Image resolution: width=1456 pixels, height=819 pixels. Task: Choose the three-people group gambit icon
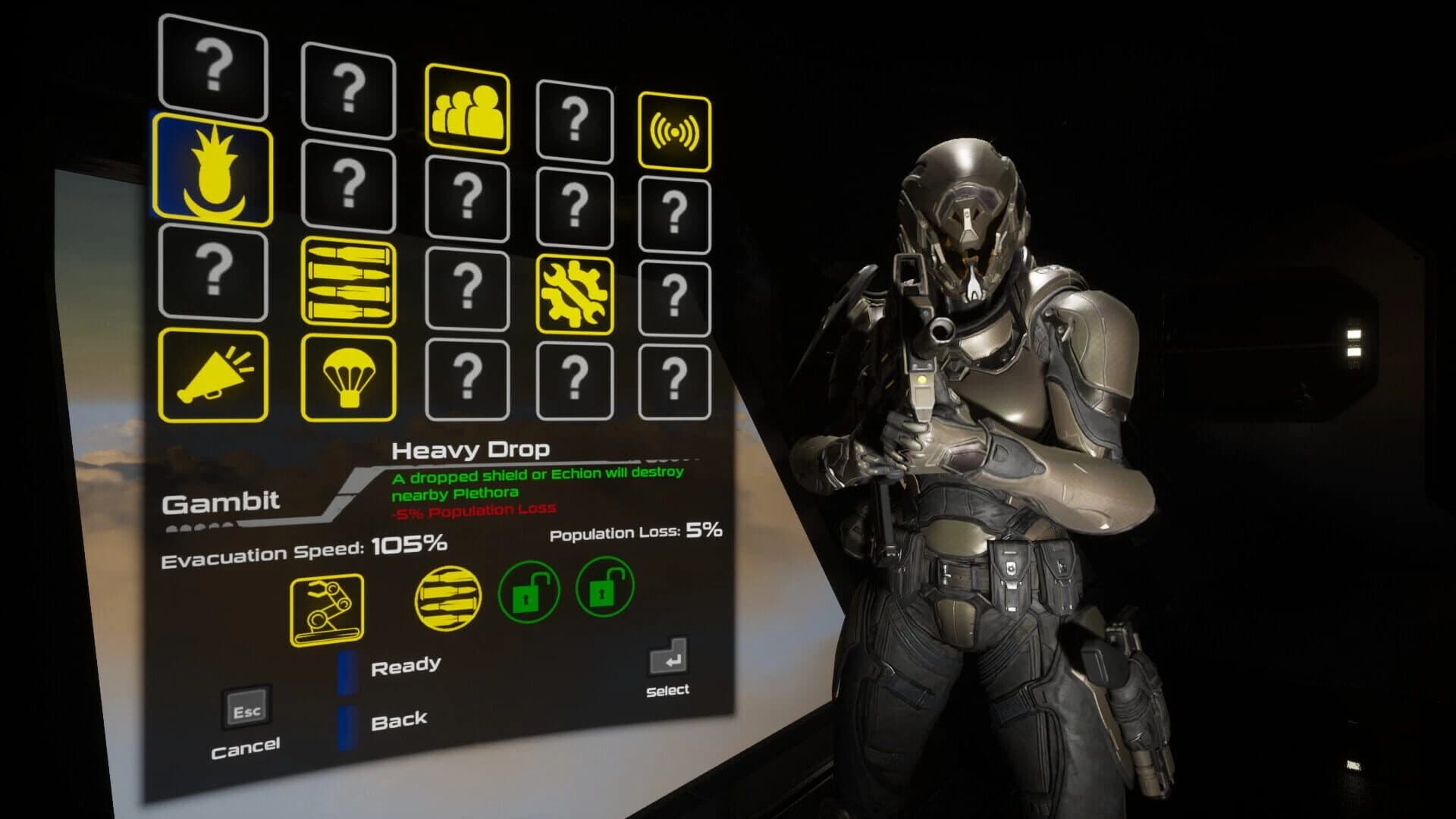pos(466,106)
